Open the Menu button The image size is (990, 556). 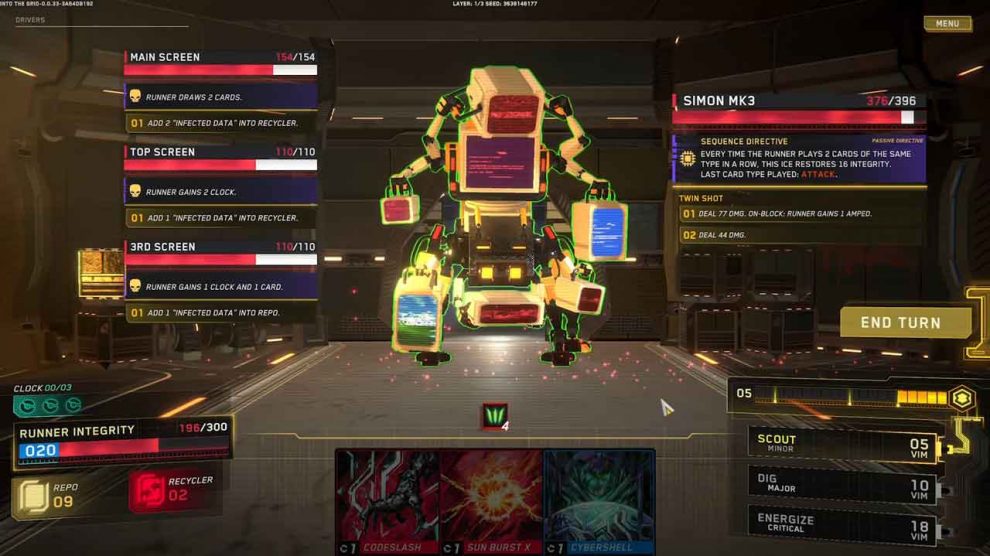[947, 24]
